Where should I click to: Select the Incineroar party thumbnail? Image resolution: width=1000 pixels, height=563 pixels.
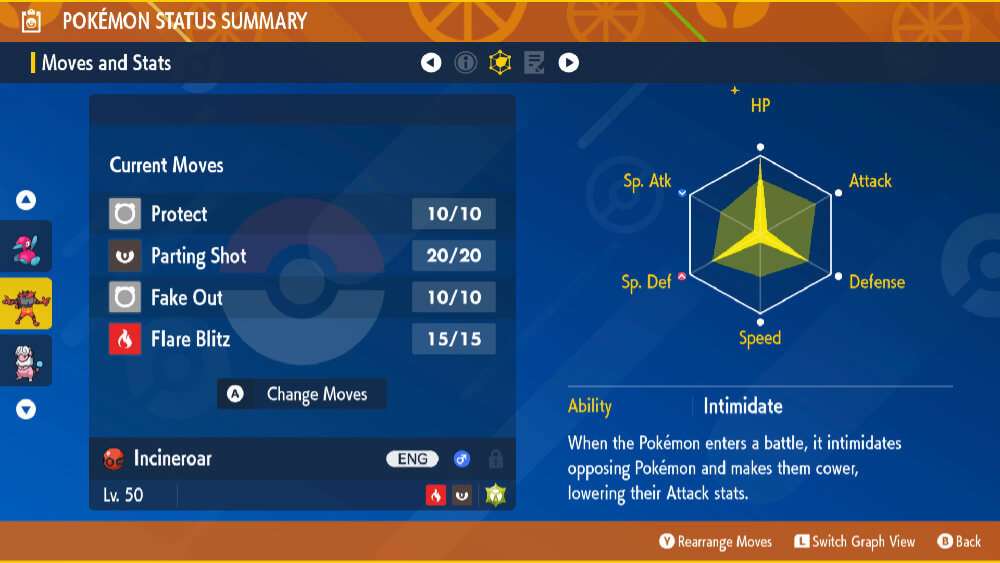(27, 303)
